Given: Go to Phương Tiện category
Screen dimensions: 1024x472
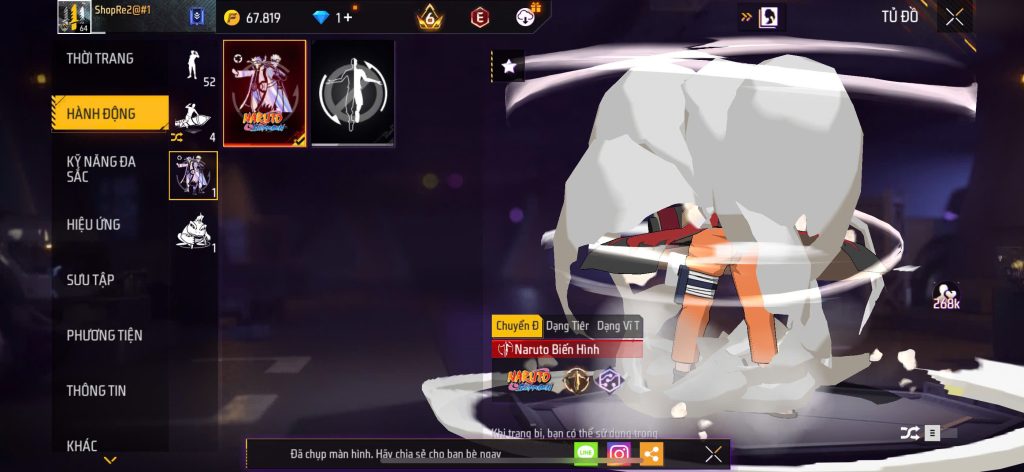Looking at the screenshot, I should pyautogui.click(x=104, y=335).
